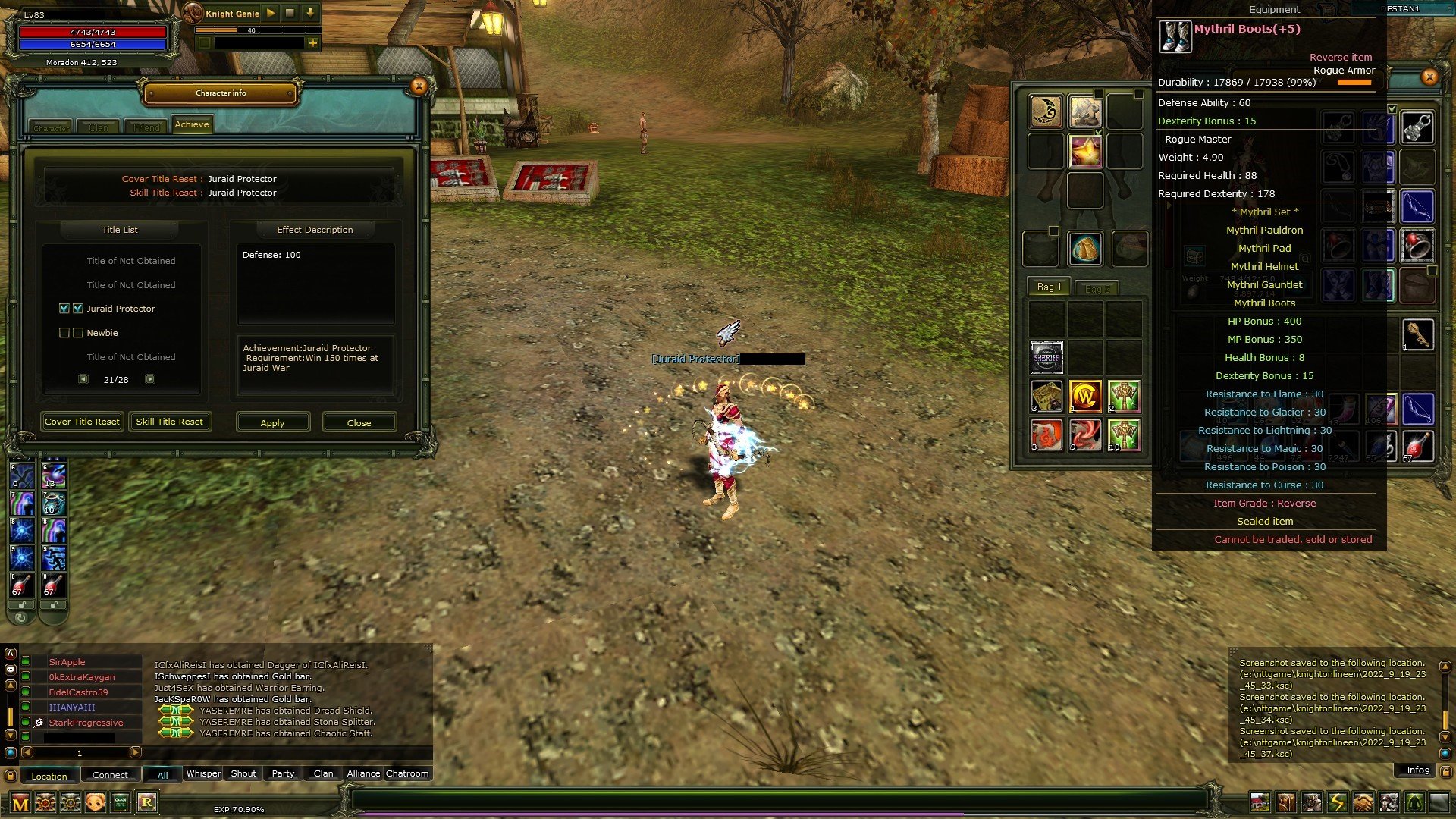Click the house icon in the bottom-right bar
1456x819 pixels.
pos(1260,801)
